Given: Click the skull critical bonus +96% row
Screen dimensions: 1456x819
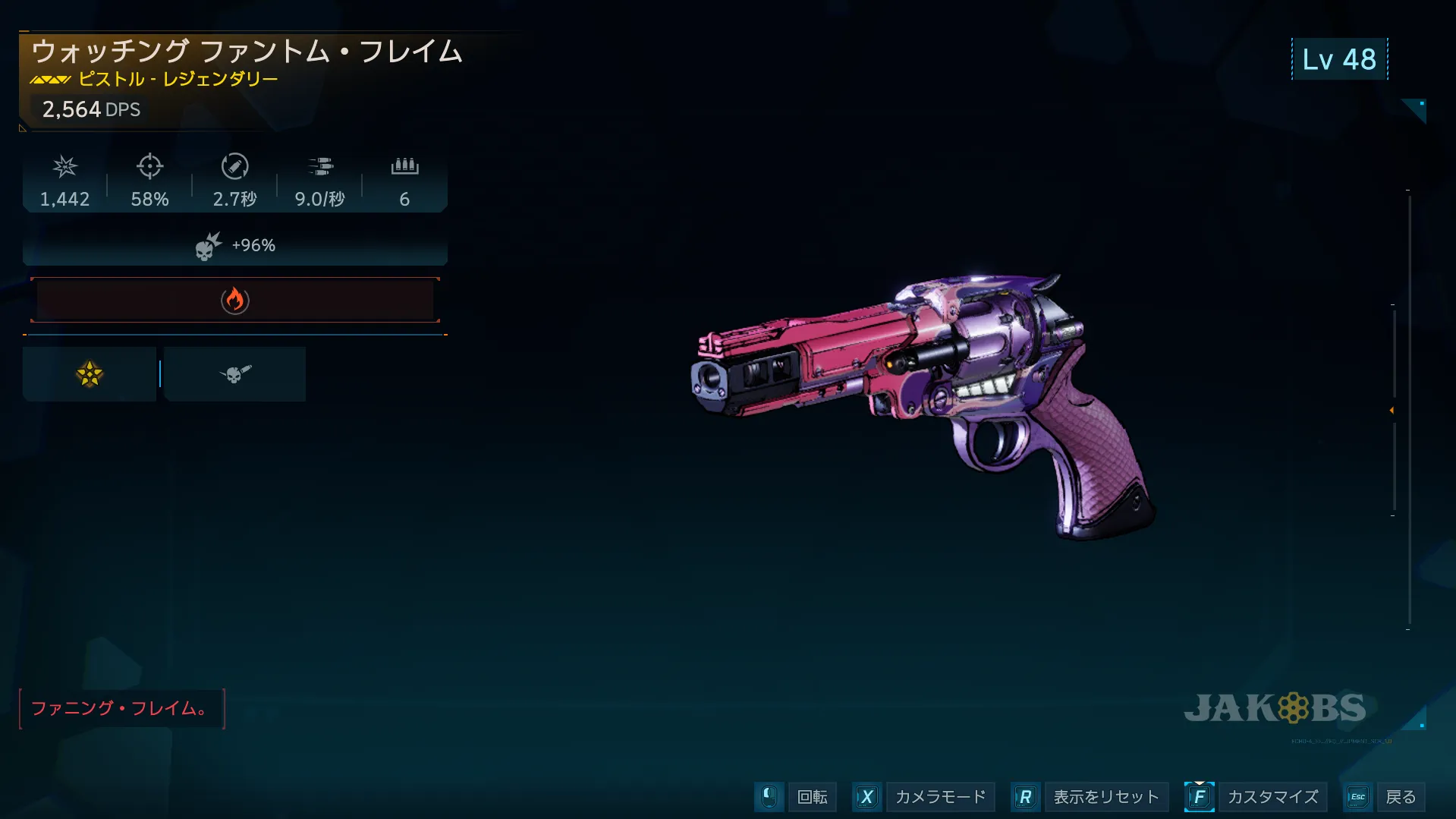Looking at the screenshot, I should coord(235,246).
